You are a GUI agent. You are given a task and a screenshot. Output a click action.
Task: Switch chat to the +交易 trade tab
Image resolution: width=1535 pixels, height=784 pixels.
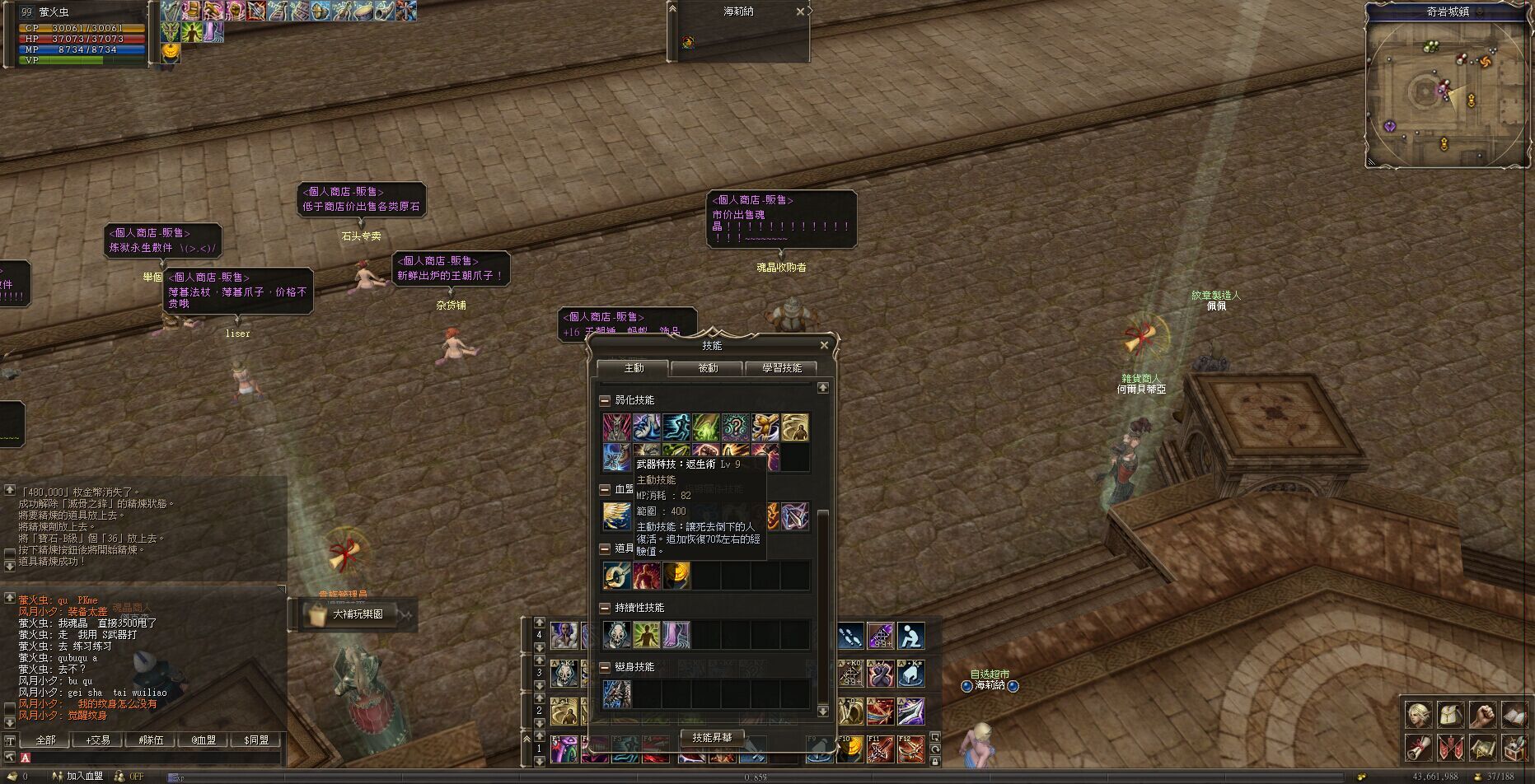tap(98, 740)
